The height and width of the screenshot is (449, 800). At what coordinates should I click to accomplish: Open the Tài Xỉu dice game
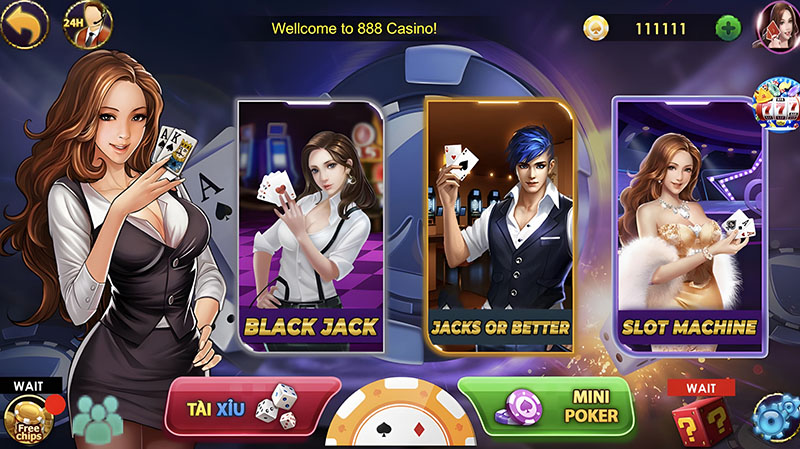click(252, 408)
